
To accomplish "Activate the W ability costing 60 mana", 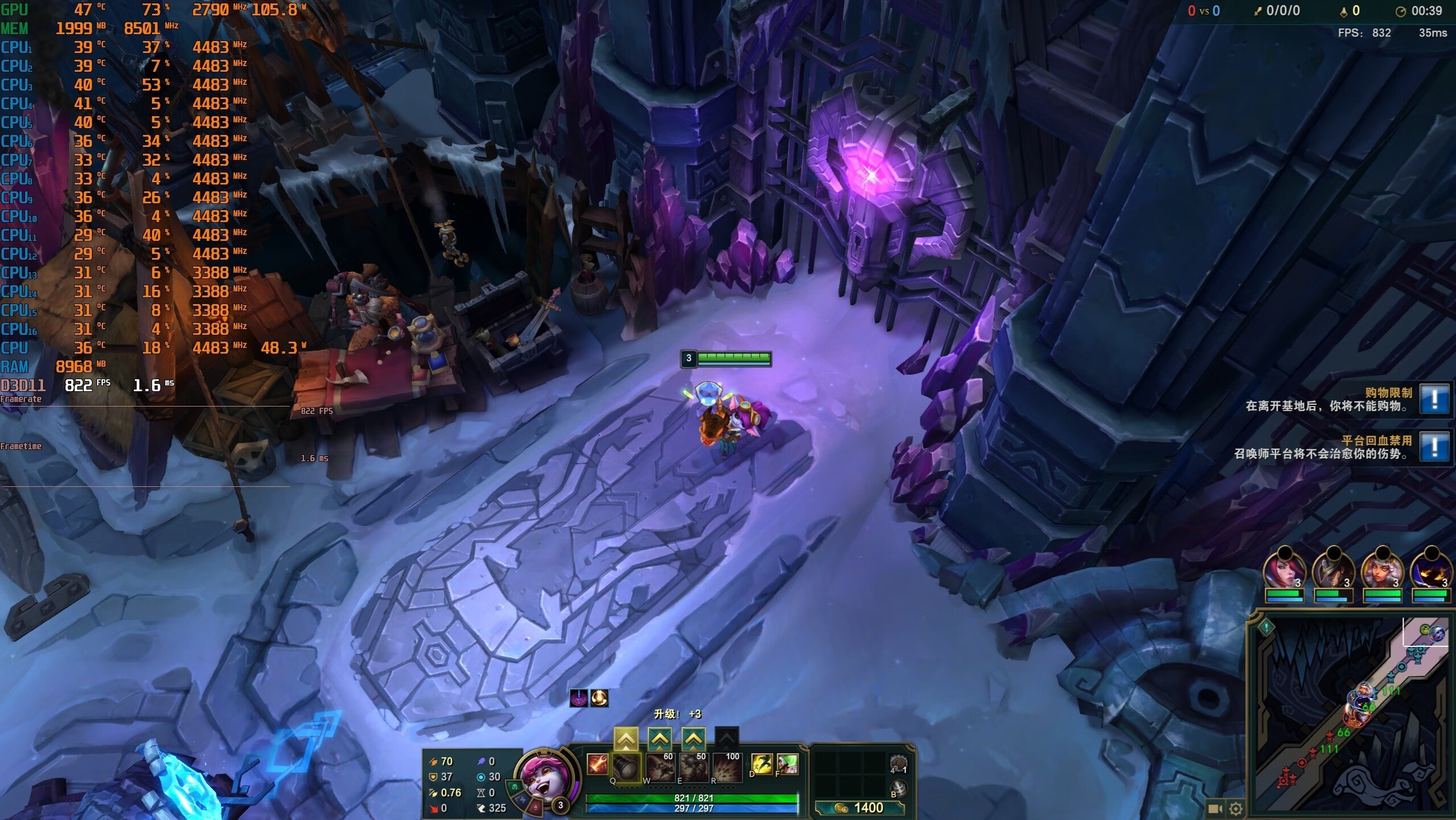I will (660, 766).
